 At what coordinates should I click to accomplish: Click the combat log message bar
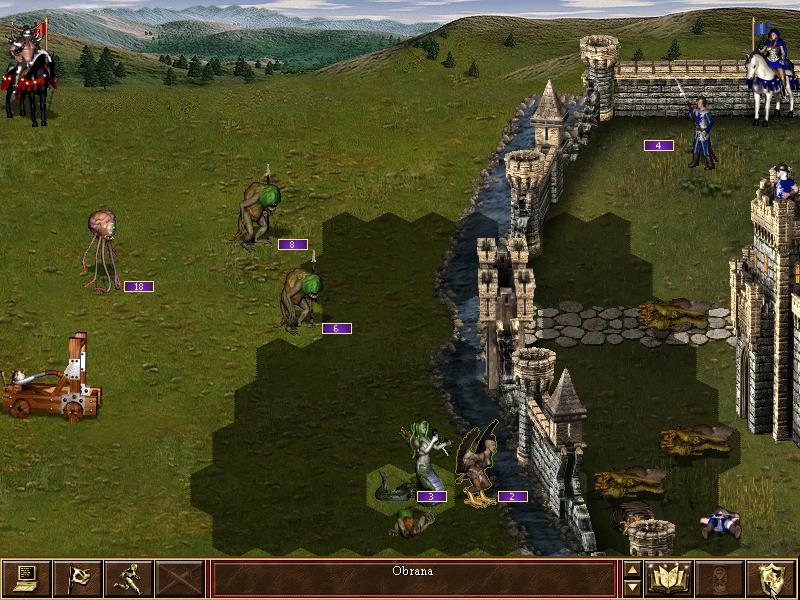click(x=413, y=578)
